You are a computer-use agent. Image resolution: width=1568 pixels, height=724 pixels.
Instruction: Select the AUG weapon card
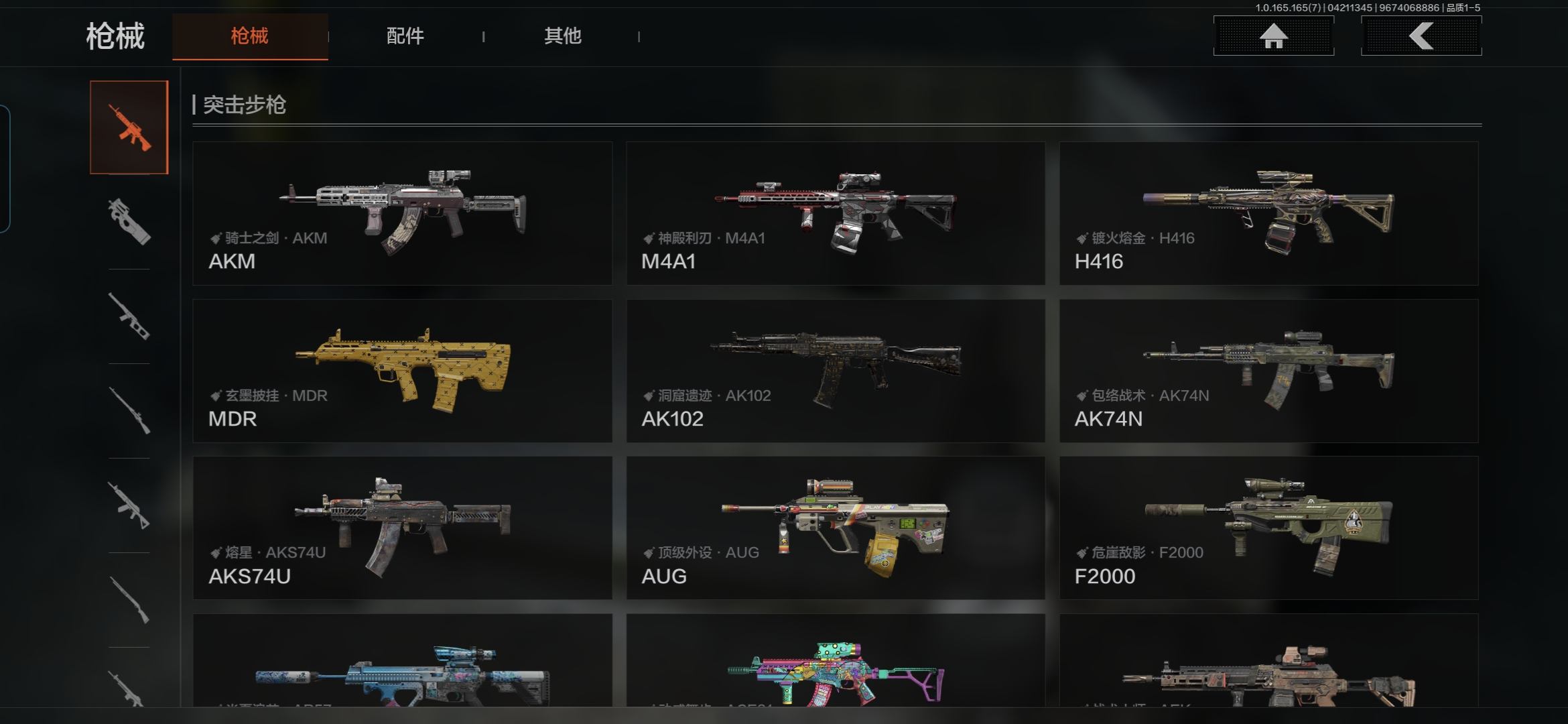(836, 528)
